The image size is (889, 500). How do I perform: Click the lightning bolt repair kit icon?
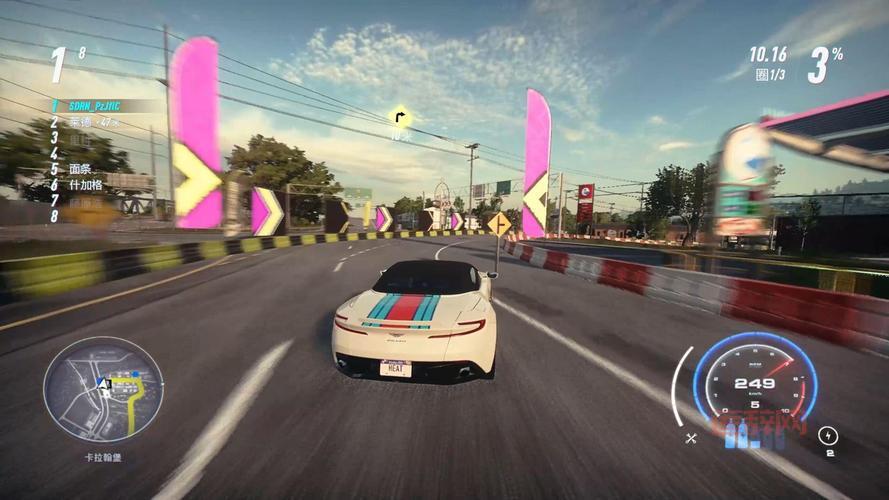click(828, 435)
